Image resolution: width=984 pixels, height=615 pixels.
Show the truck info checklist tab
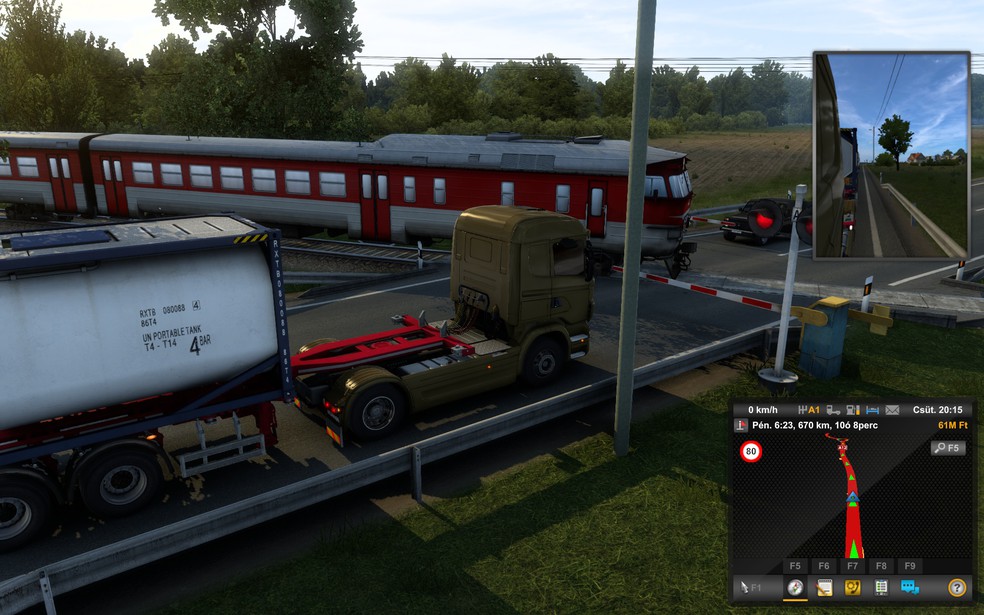click(x=881, y=588)
